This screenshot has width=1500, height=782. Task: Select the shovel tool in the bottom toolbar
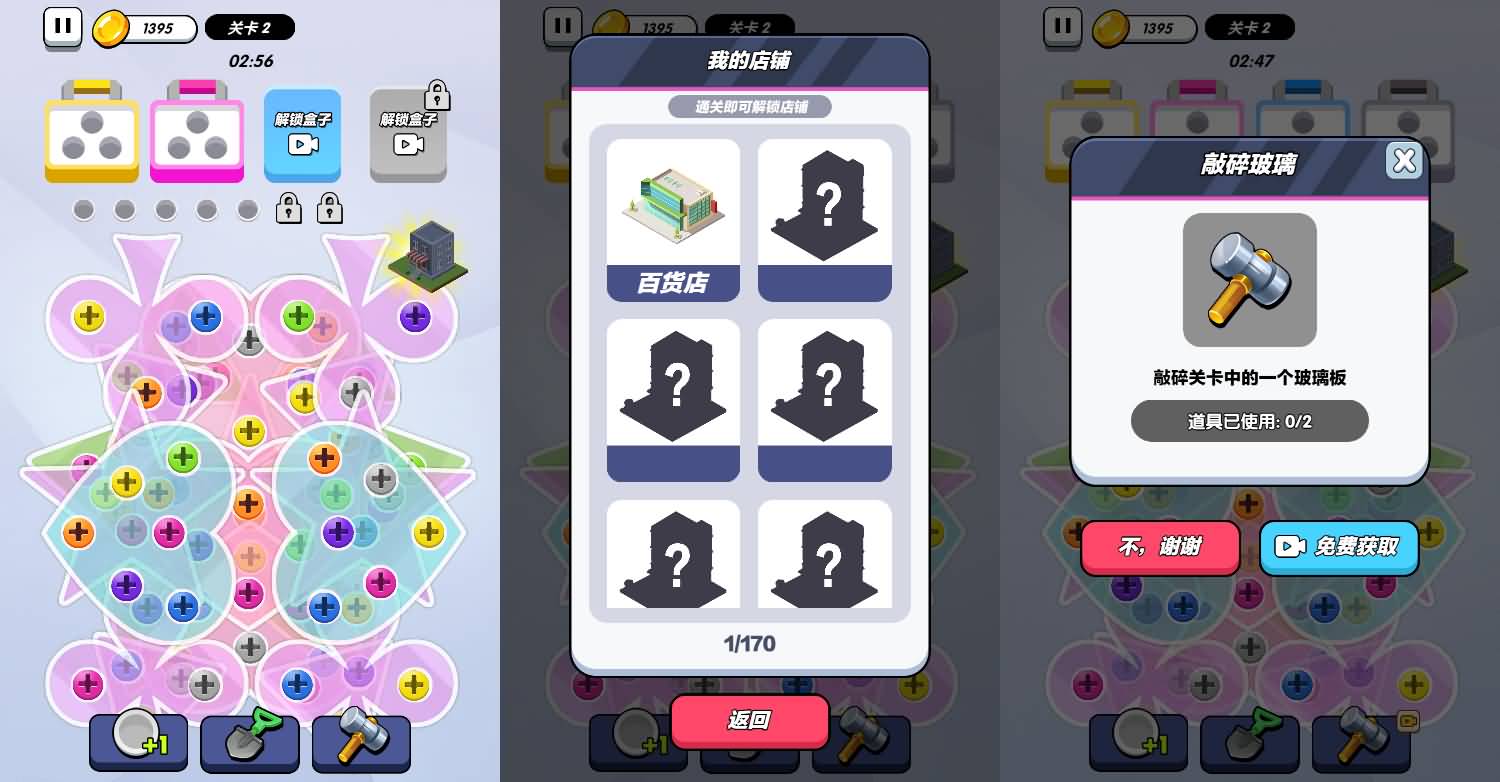[x=249, y=744]
